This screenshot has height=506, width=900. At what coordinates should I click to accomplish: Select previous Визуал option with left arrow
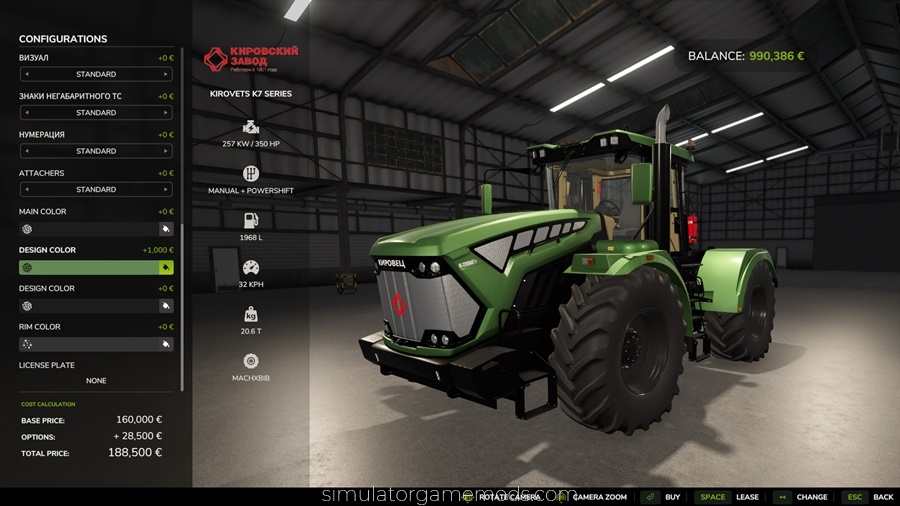coord(26,74)
